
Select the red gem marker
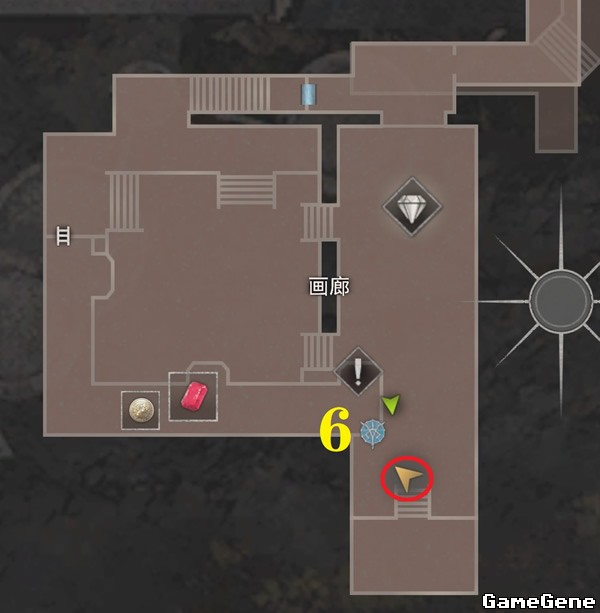pos(193,397)
